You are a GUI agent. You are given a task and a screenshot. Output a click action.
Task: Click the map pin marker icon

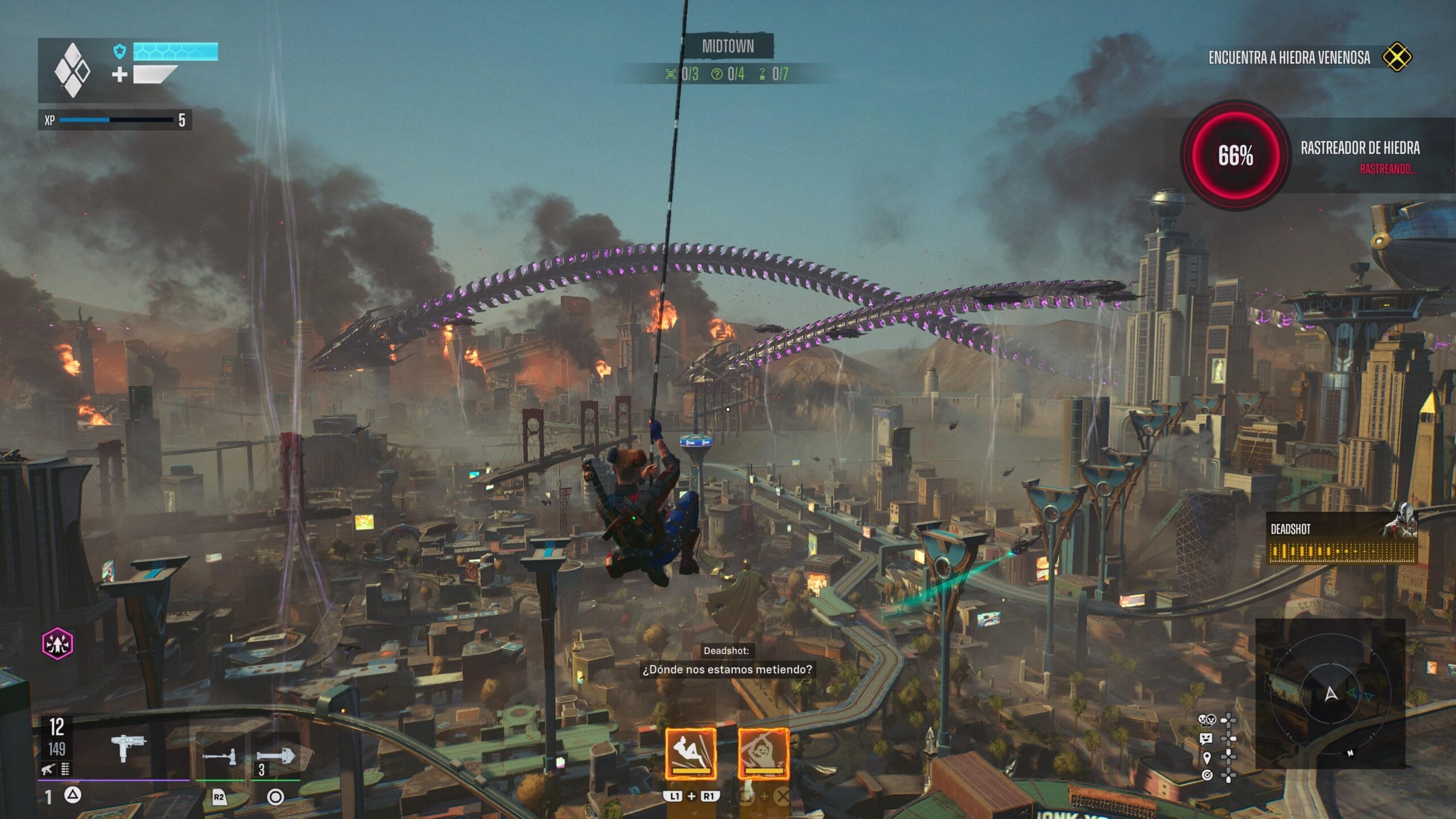click(1207, 758)
